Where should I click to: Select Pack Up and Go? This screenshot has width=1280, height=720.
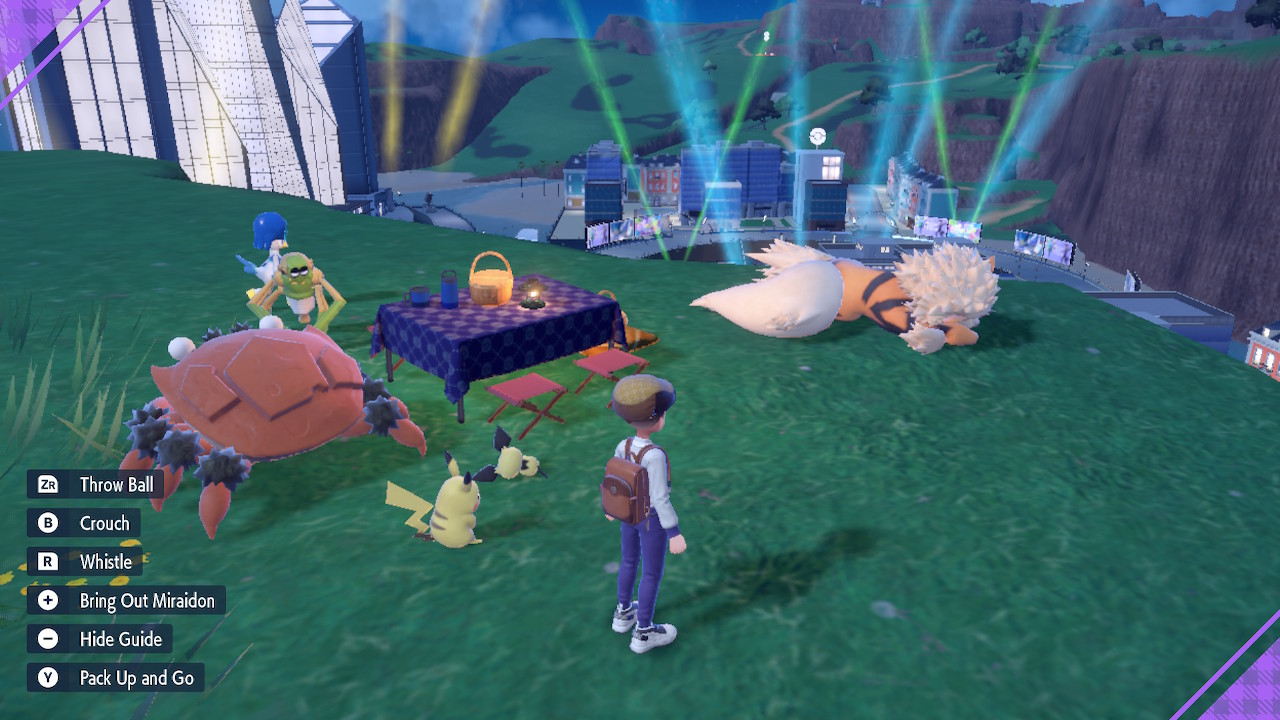(137, 677)
